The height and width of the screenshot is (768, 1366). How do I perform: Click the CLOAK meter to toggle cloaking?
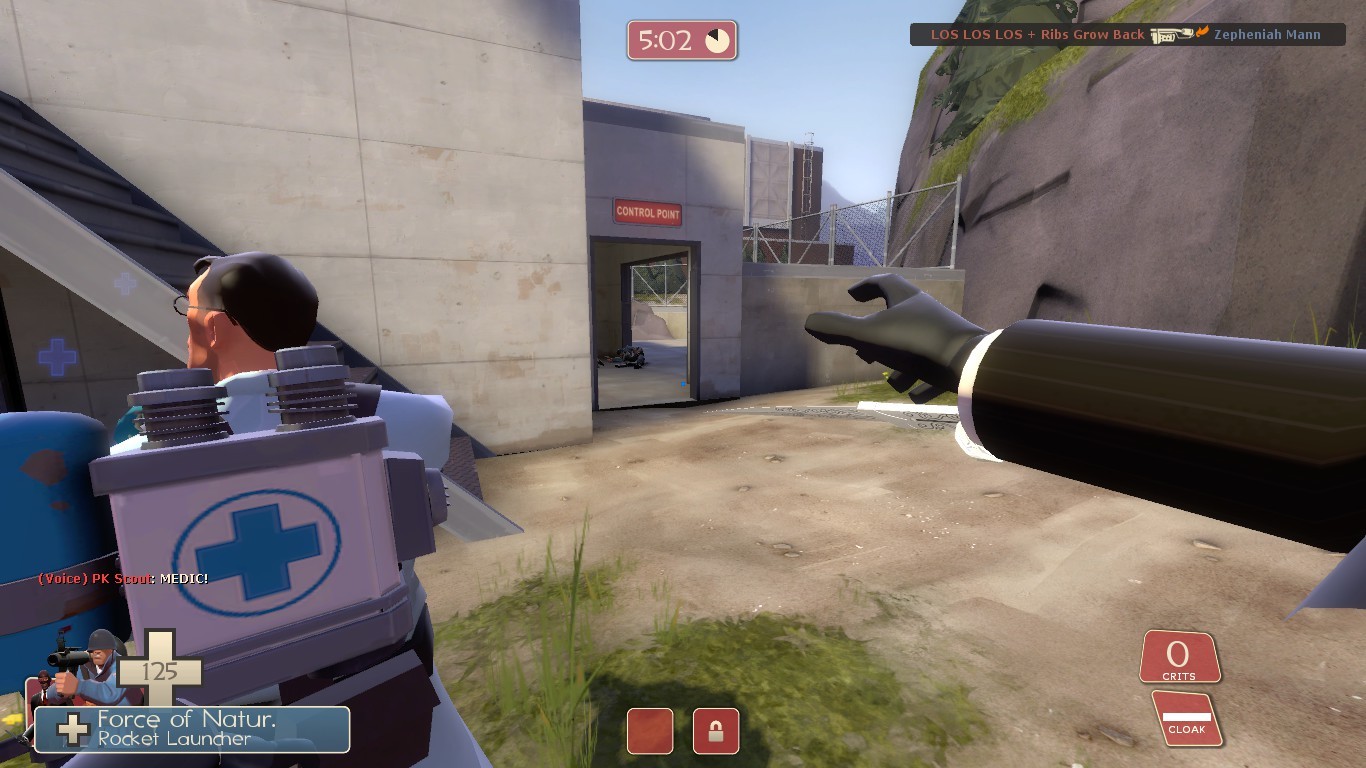[1187, 716]
